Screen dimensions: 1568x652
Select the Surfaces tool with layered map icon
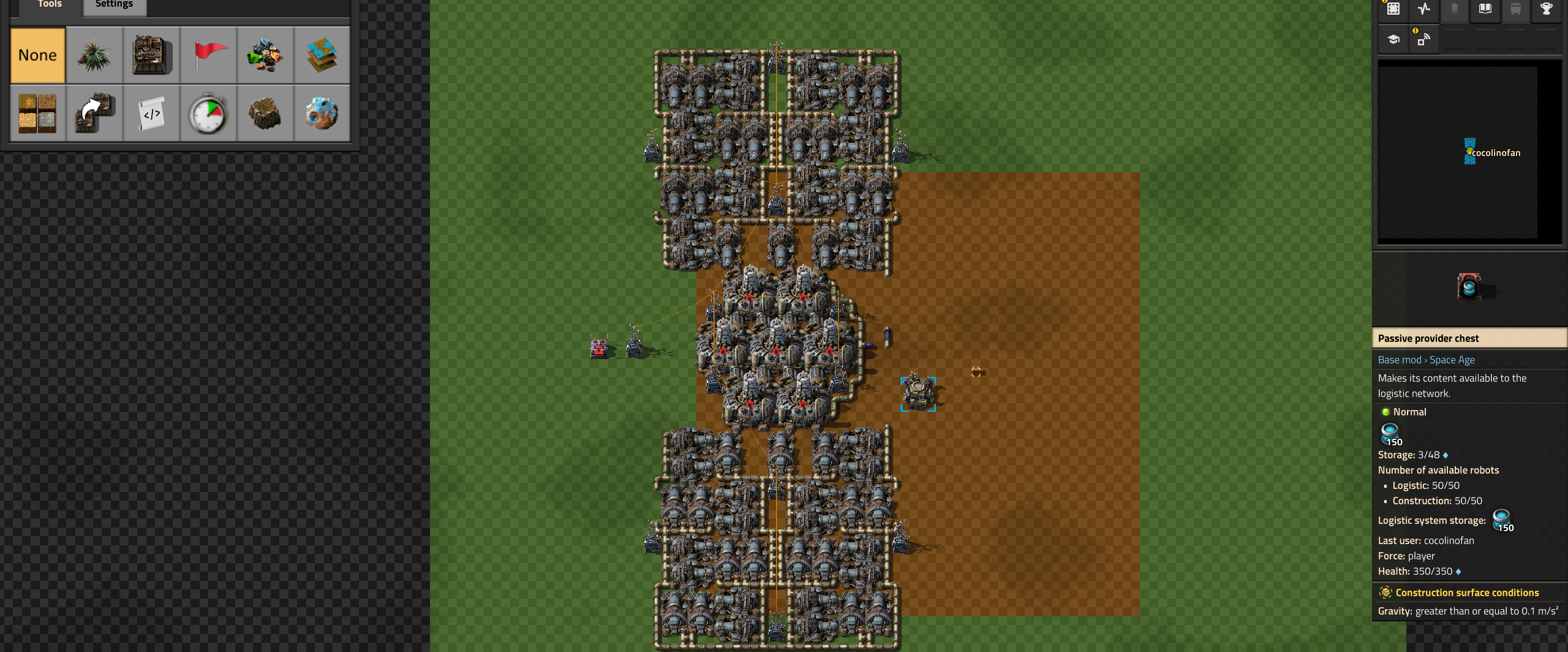[x=323, y=55]
